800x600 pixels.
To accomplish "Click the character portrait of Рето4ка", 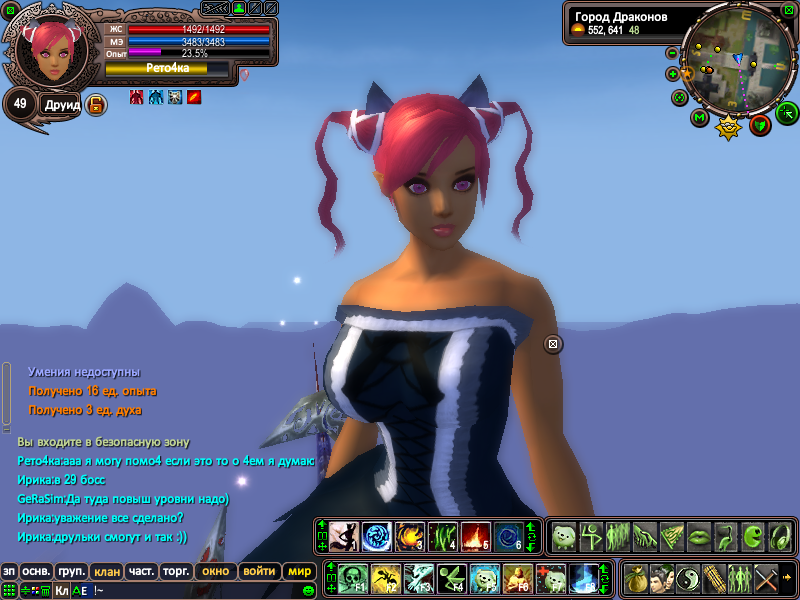I will 46,51.
